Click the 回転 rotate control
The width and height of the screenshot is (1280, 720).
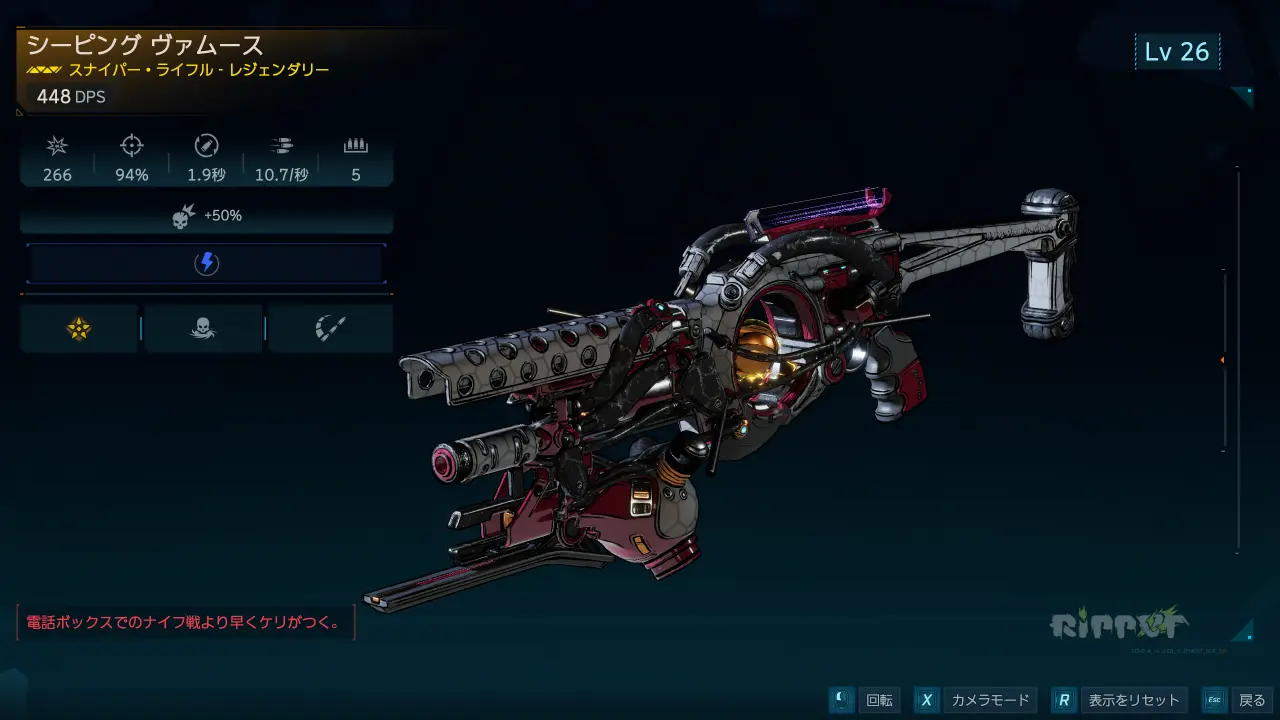(866, 700)
